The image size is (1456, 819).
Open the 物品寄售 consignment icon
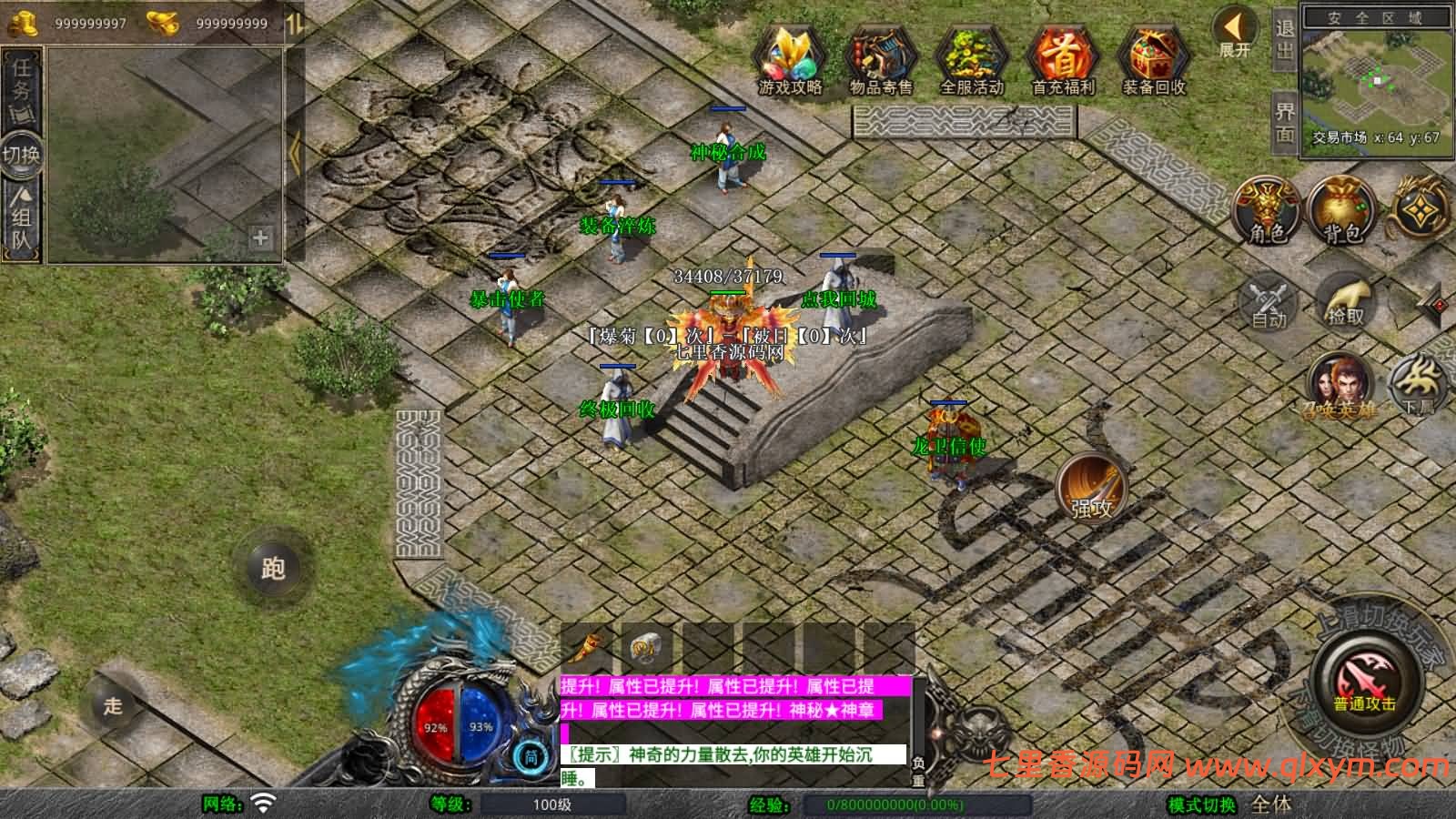click(x=880, y=60)
